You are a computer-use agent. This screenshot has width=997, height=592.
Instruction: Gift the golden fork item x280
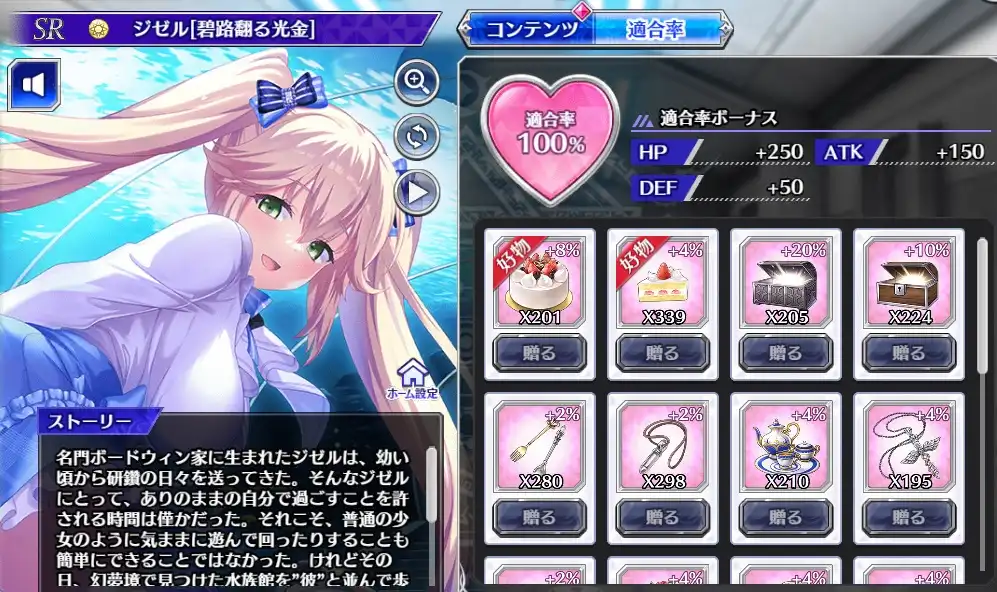pyautogui.click(x=539, y=516)
